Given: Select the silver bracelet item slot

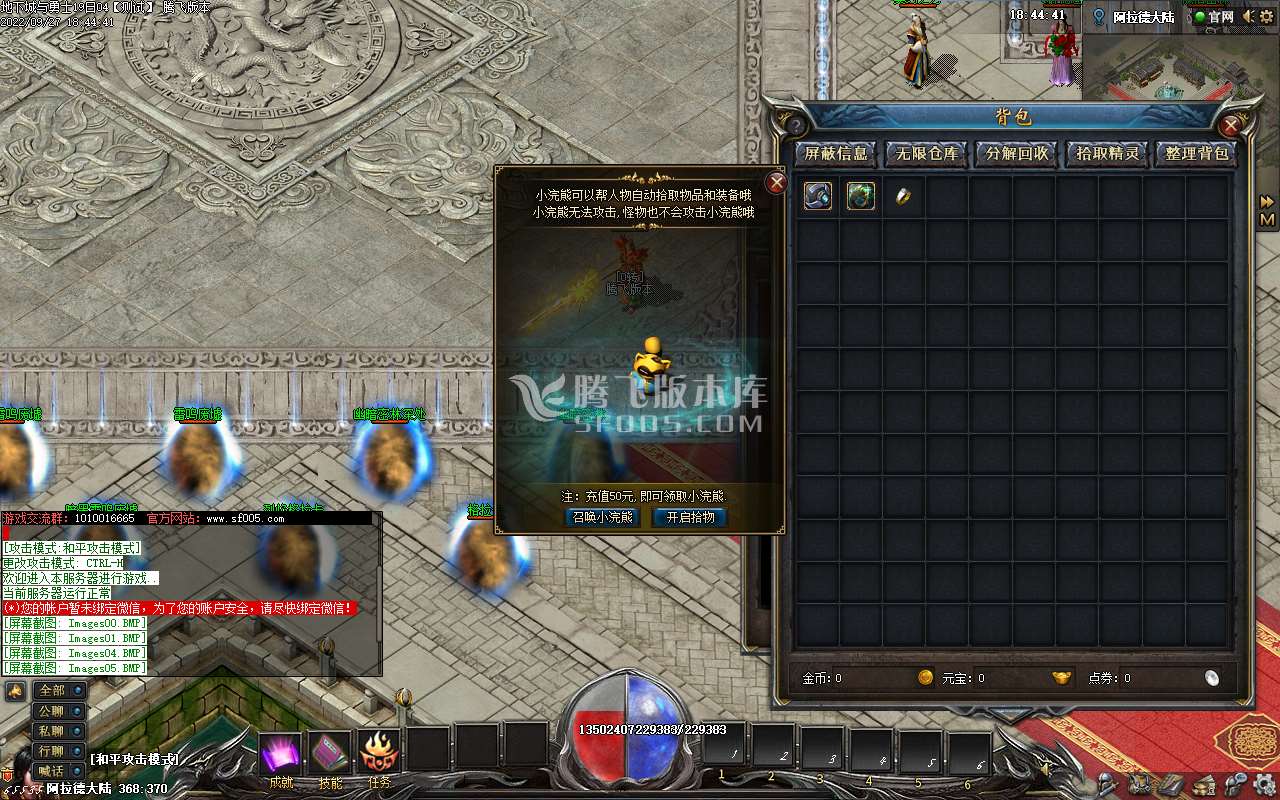Looking at the screenshot, I should 818,196.
